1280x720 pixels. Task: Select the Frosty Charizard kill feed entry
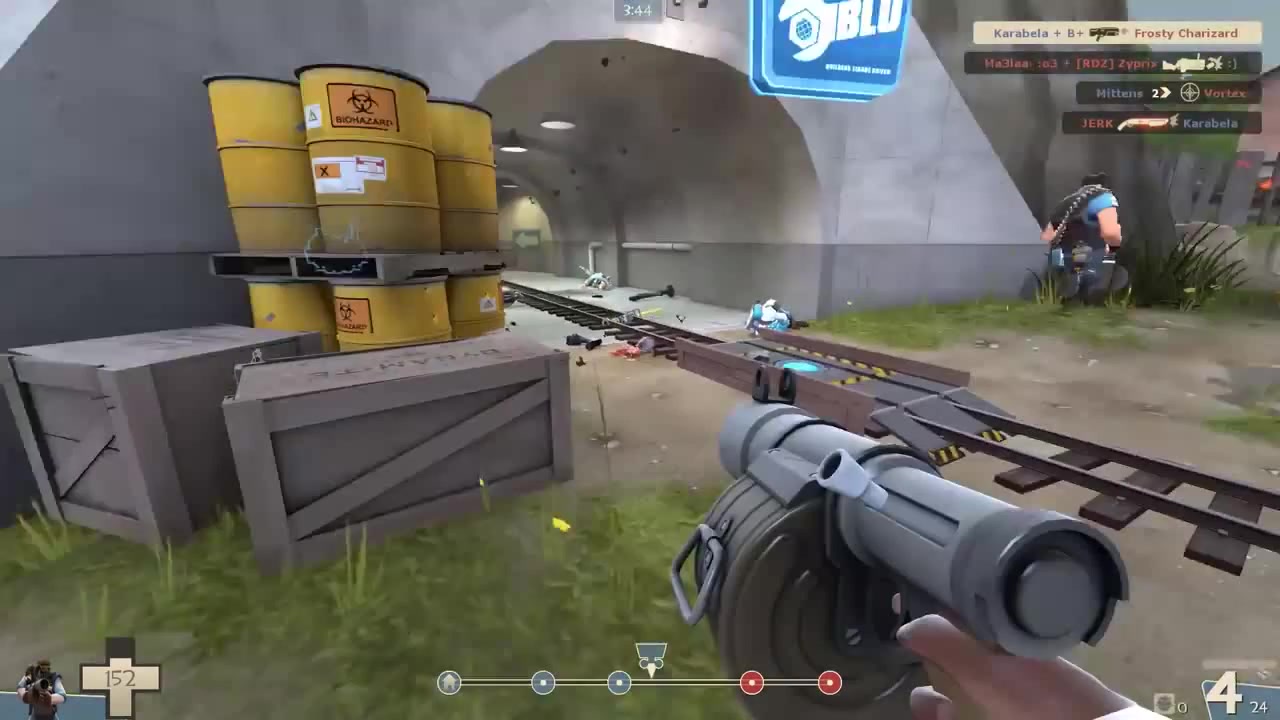click(1114, 33)
